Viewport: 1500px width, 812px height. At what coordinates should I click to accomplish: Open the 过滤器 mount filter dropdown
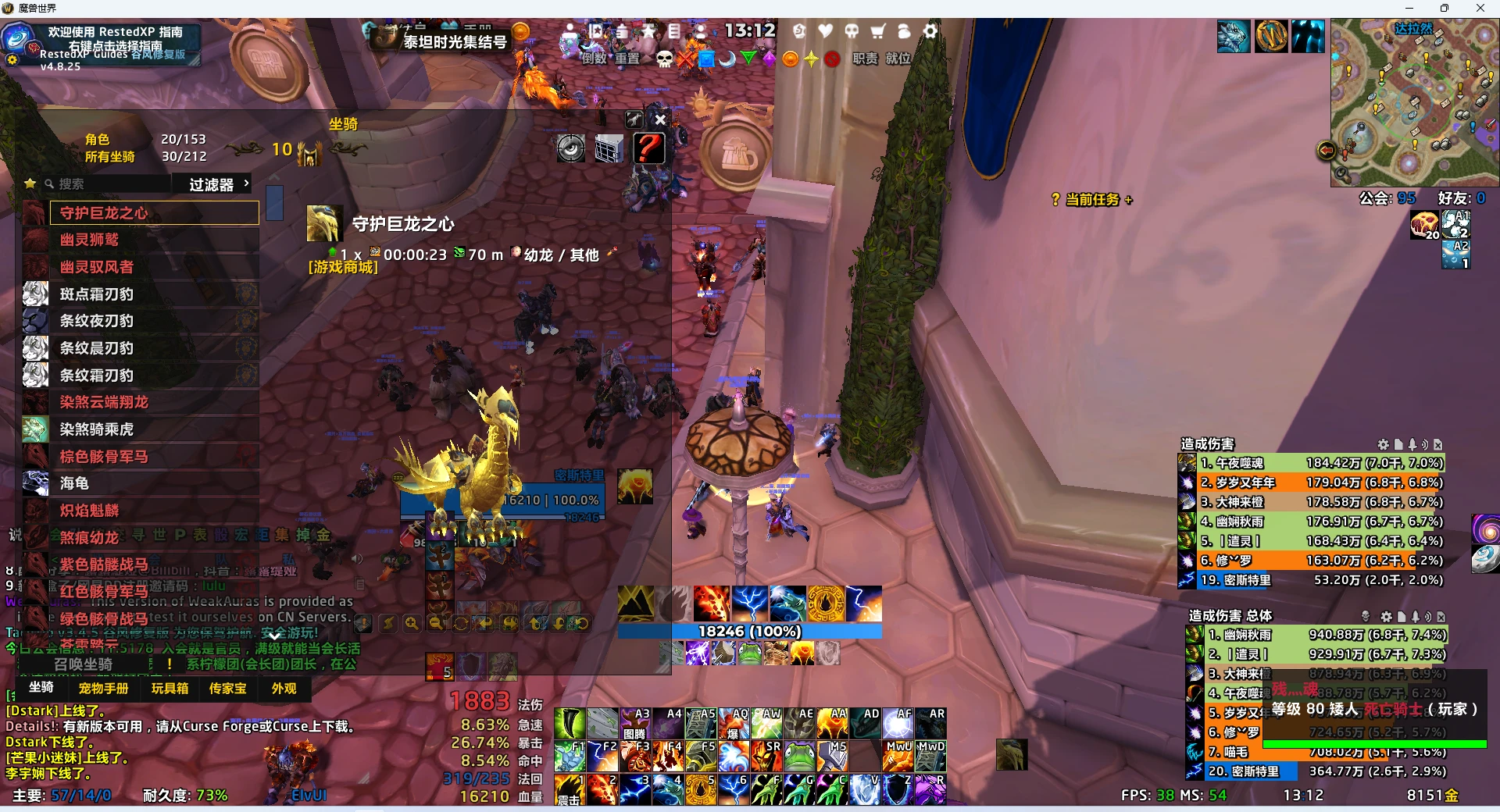[x=217, y=184]
